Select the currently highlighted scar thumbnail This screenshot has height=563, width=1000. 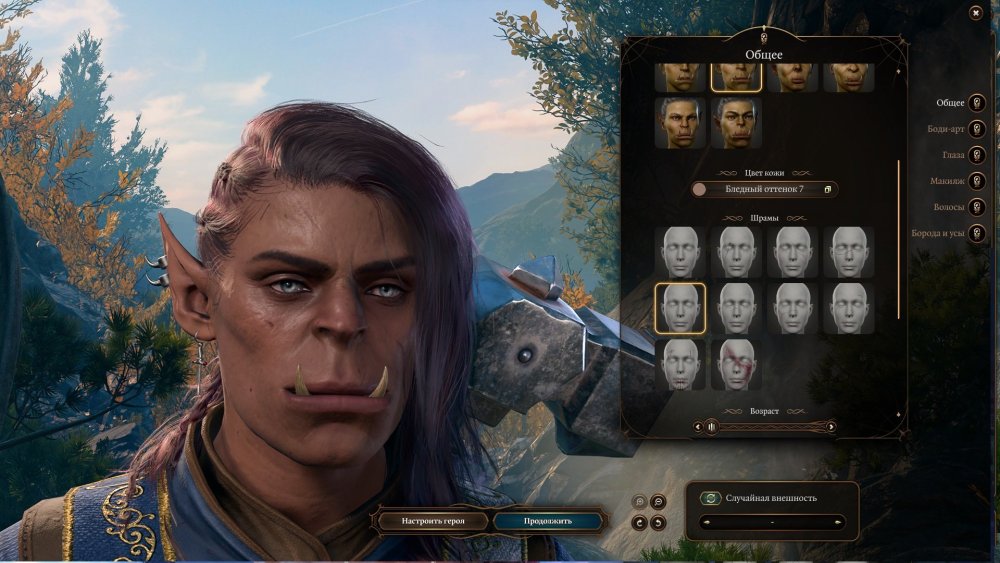click(x=680, y=308)
